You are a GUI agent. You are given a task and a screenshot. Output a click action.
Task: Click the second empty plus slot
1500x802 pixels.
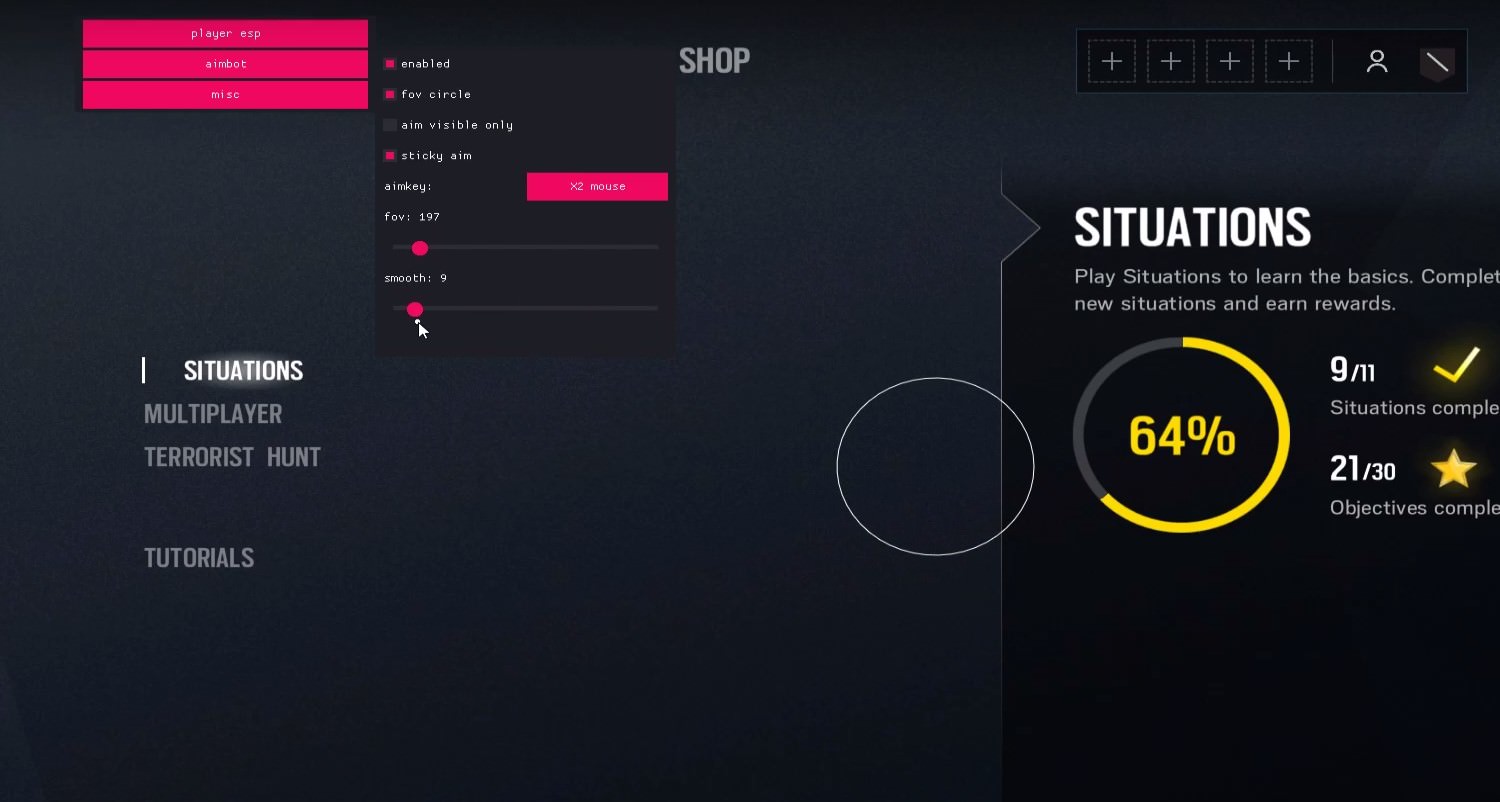tap(1171, 61)
